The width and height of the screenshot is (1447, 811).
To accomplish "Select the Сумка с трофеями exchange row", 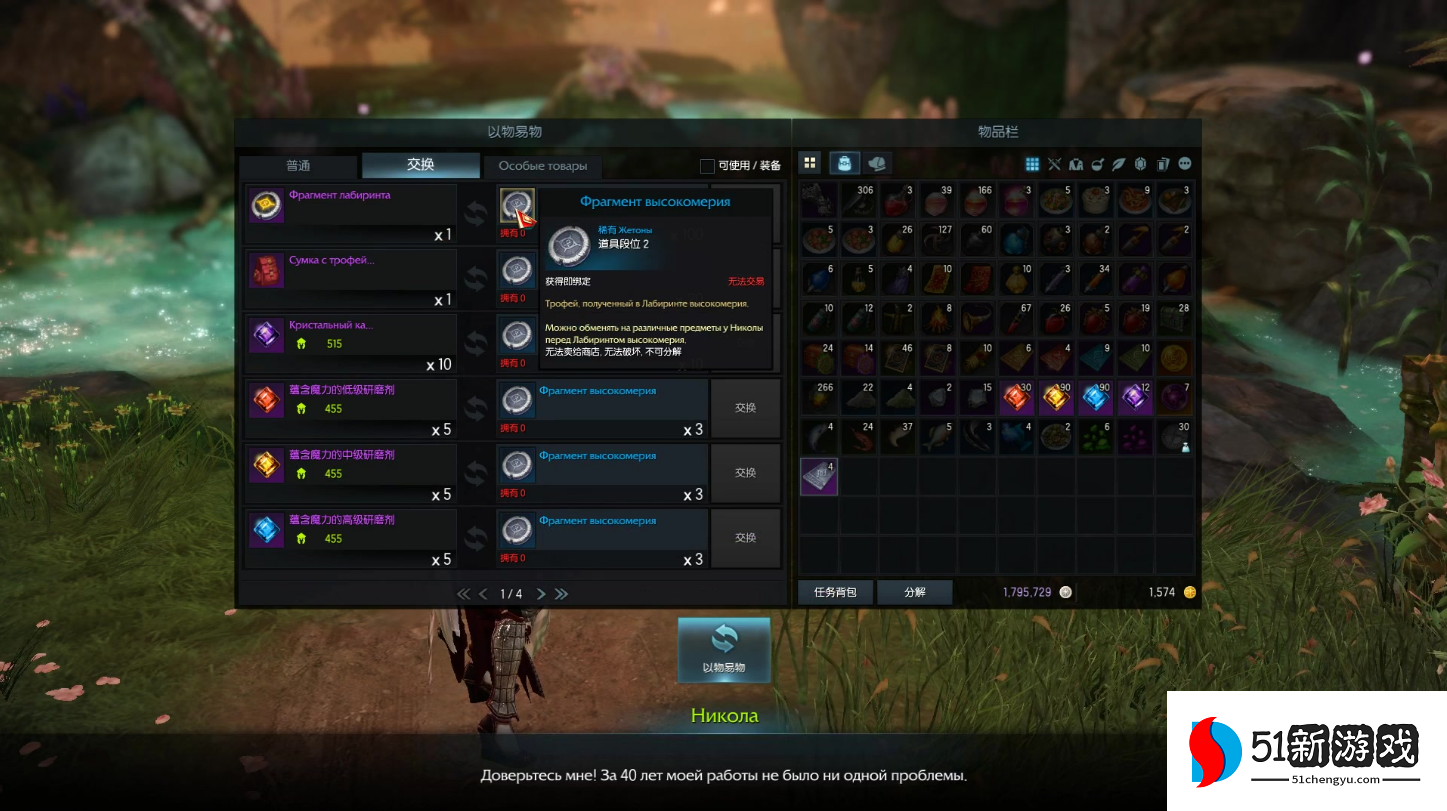I will pyautogui.click(x=351, y=280).
